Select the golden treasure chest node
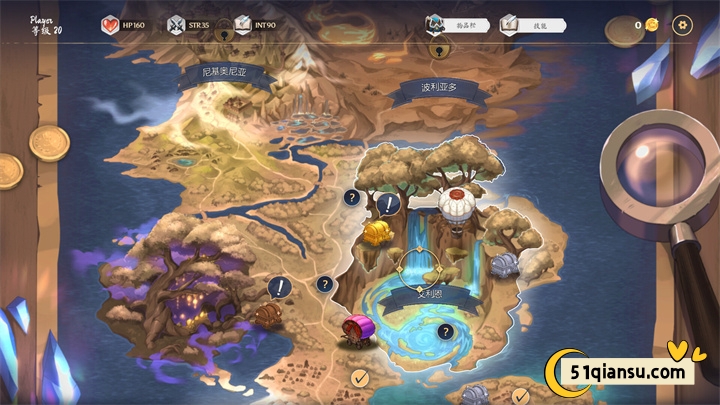720x405 pixels. point(379,232)
